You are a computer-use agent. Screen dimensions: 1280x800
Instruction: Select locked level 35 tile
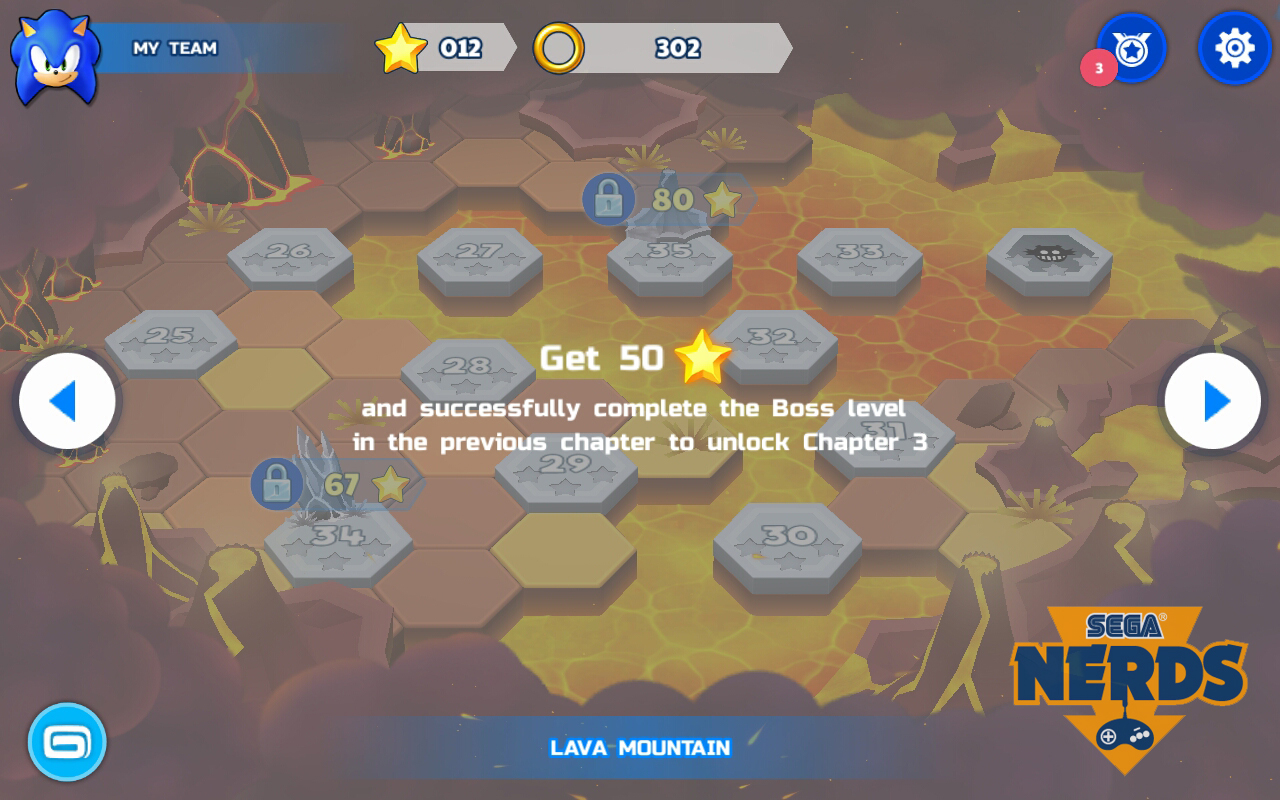coord(669,256)
